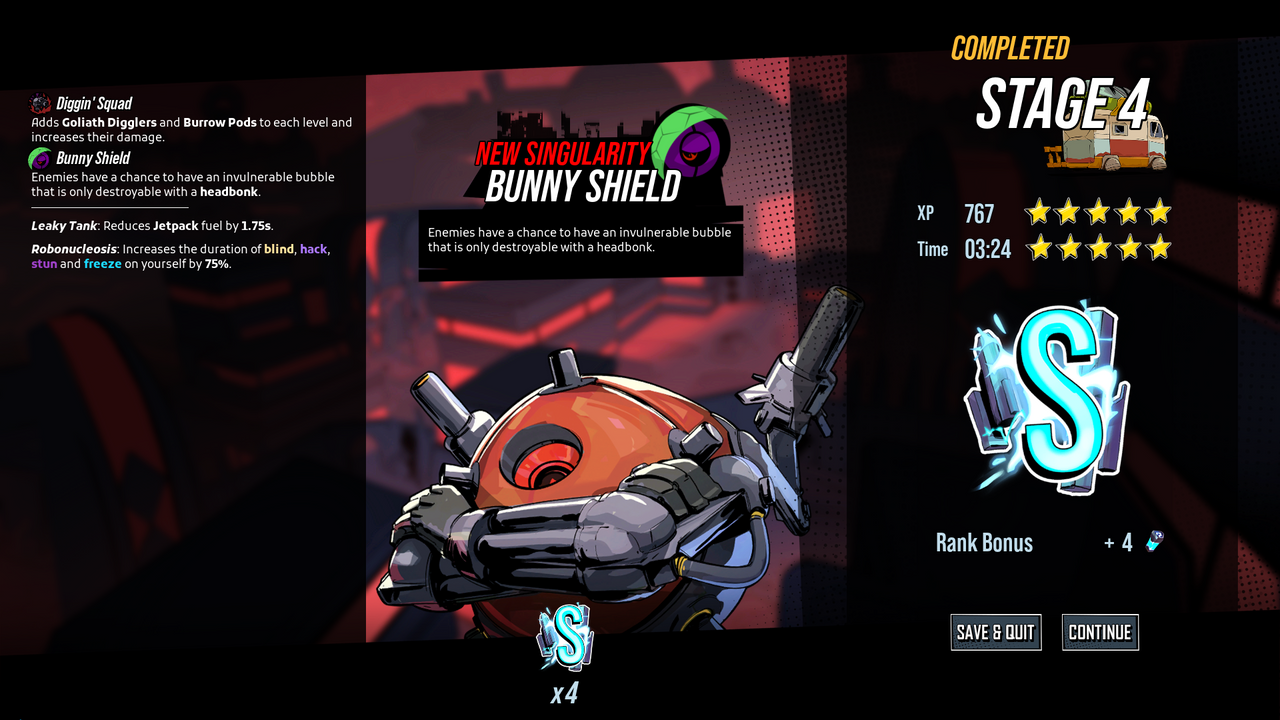
Task: Continue to the next stage
Action: [x=1100, y=632]
